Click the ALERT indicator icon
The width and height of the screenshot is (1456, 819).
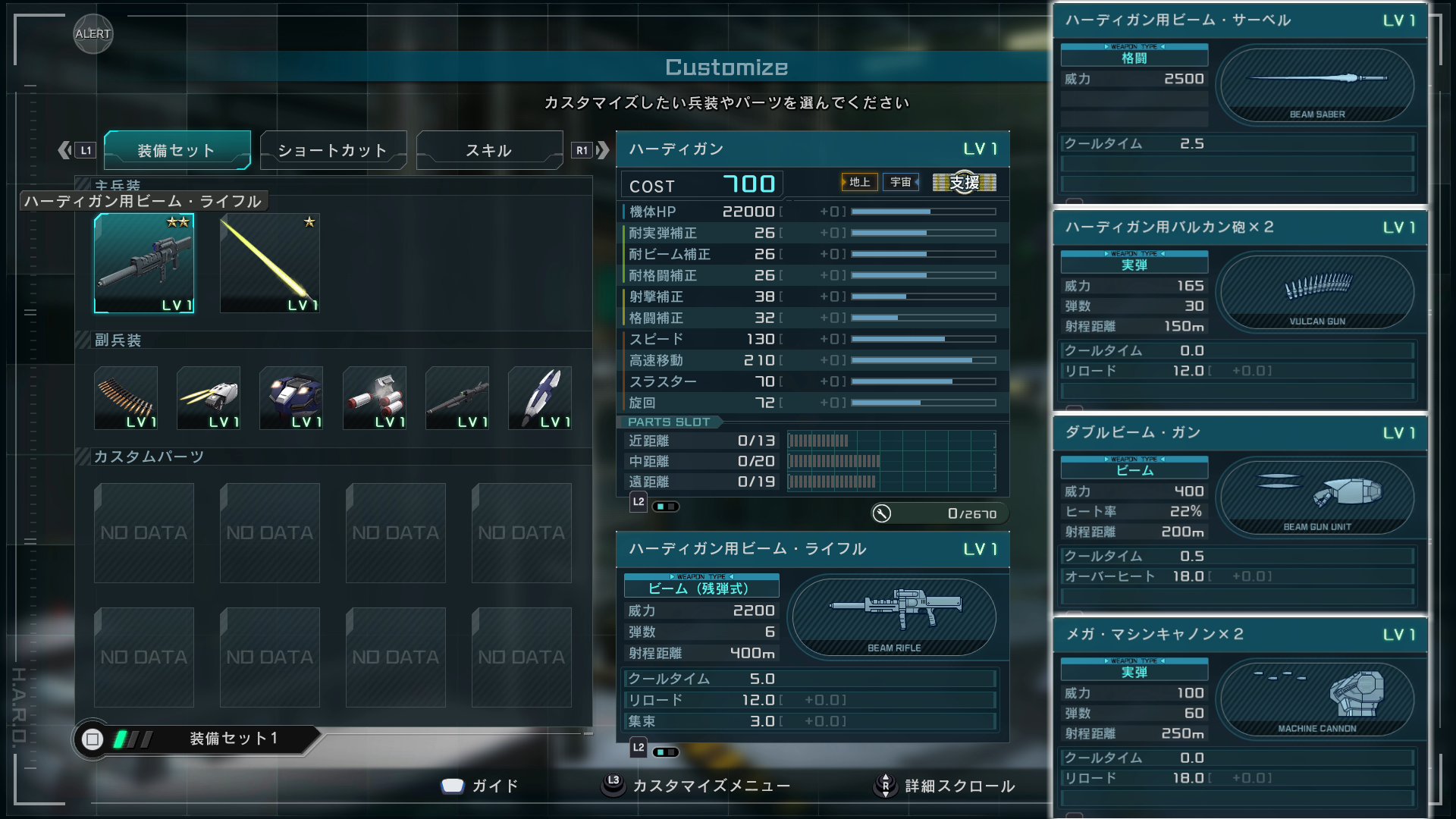(x=93, y=34)
